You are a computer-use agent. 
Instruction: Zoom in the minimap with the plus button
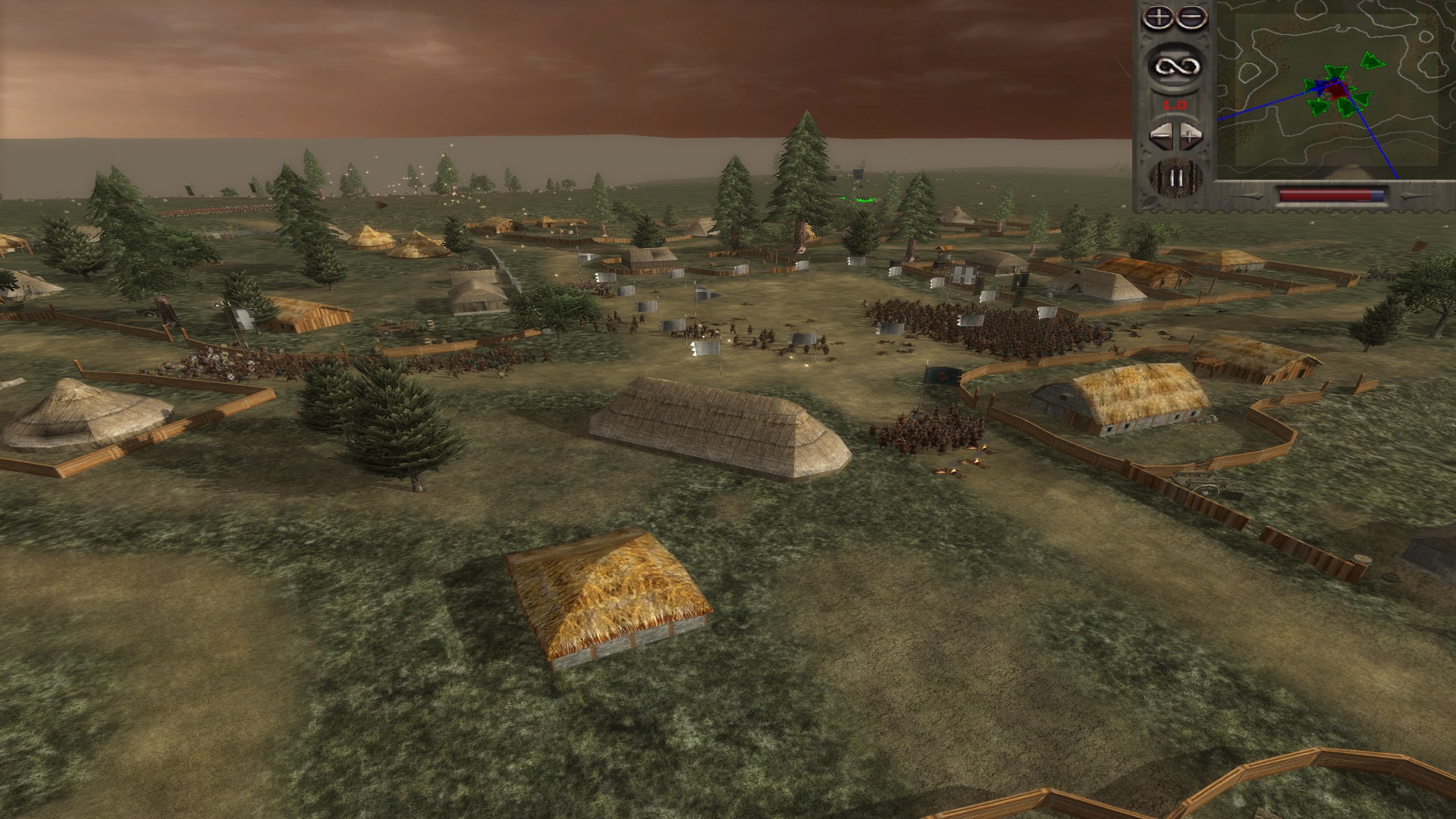(x=1158, y=17)
